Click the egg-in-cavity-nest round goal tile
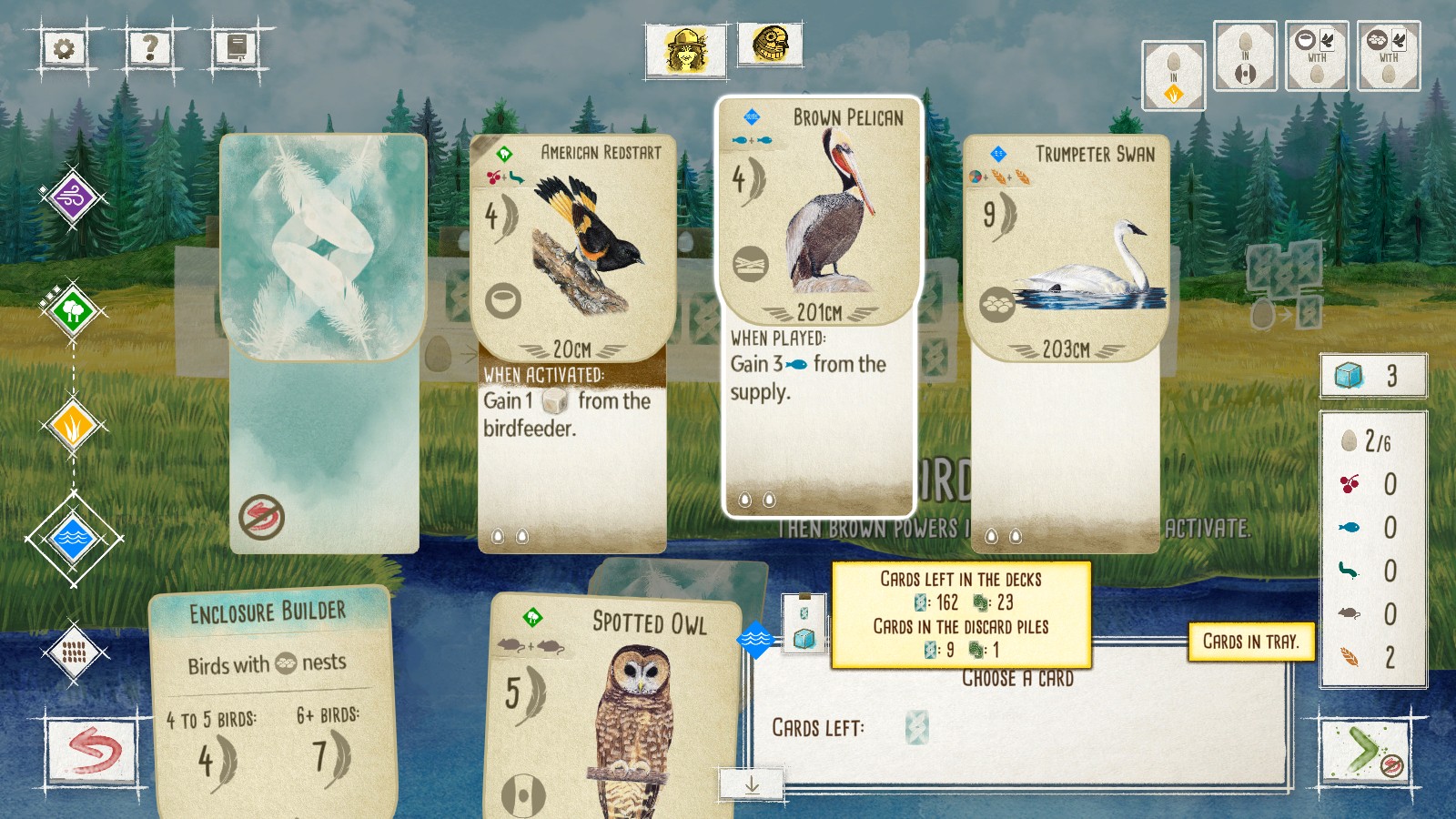The height and width of the screenshot is (819, 1456). pos(1245,56)
